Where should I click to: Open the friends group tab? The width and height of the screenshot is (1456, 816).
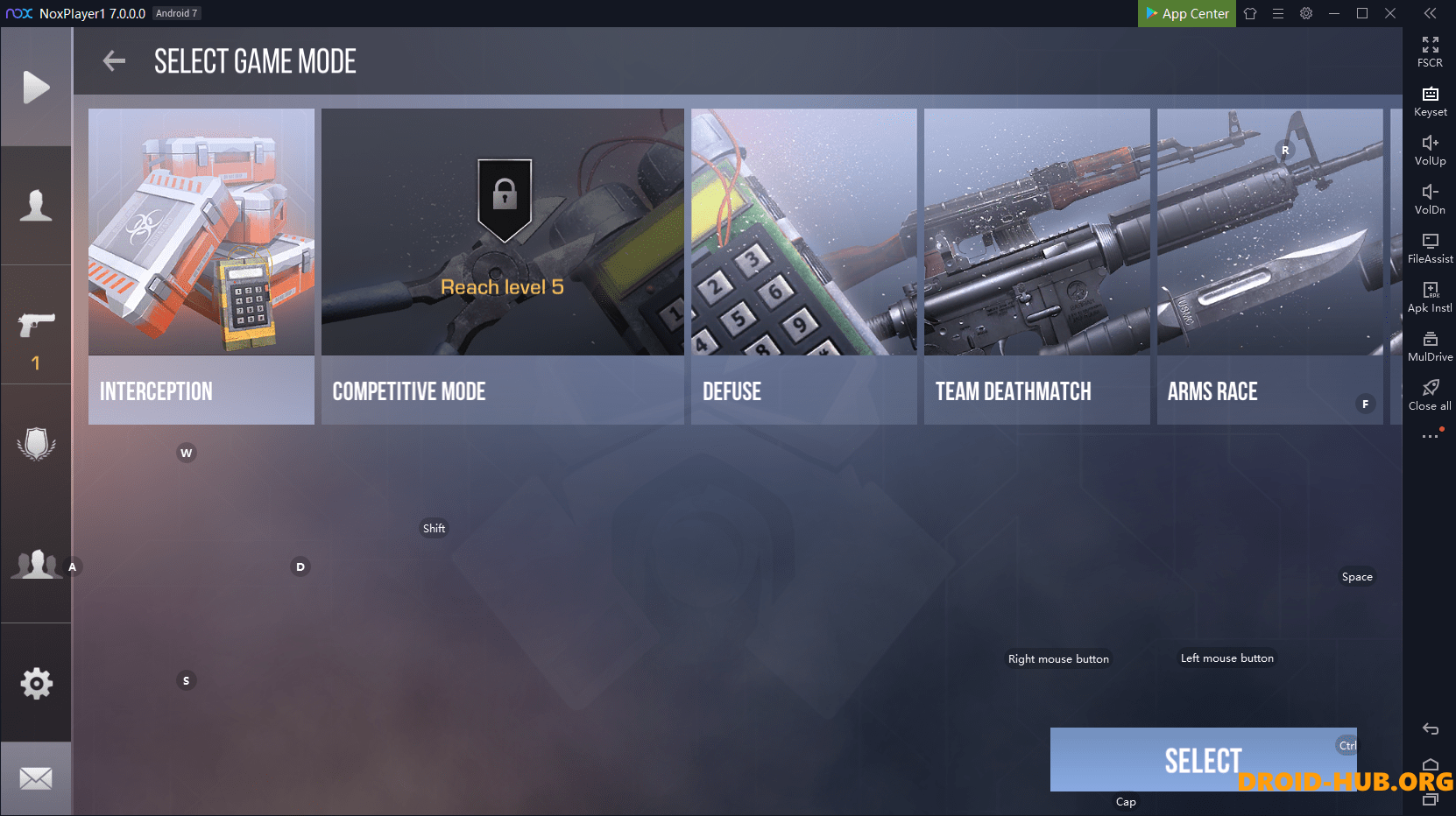click(x=36, y=564)
